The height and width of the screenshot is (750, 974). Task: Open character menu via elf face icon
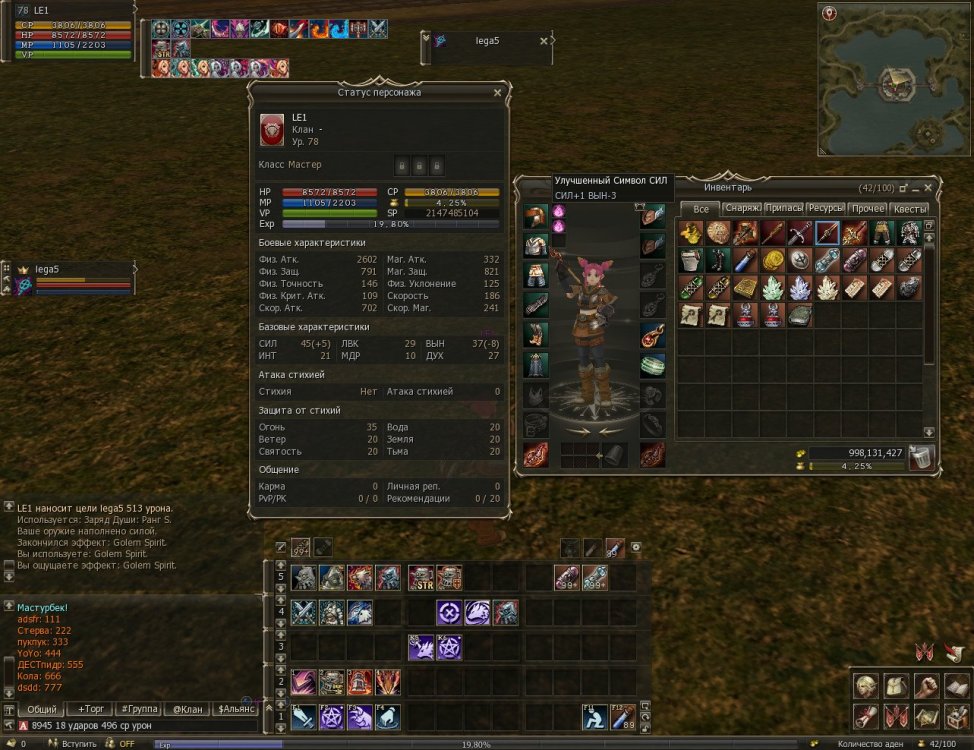867,687
